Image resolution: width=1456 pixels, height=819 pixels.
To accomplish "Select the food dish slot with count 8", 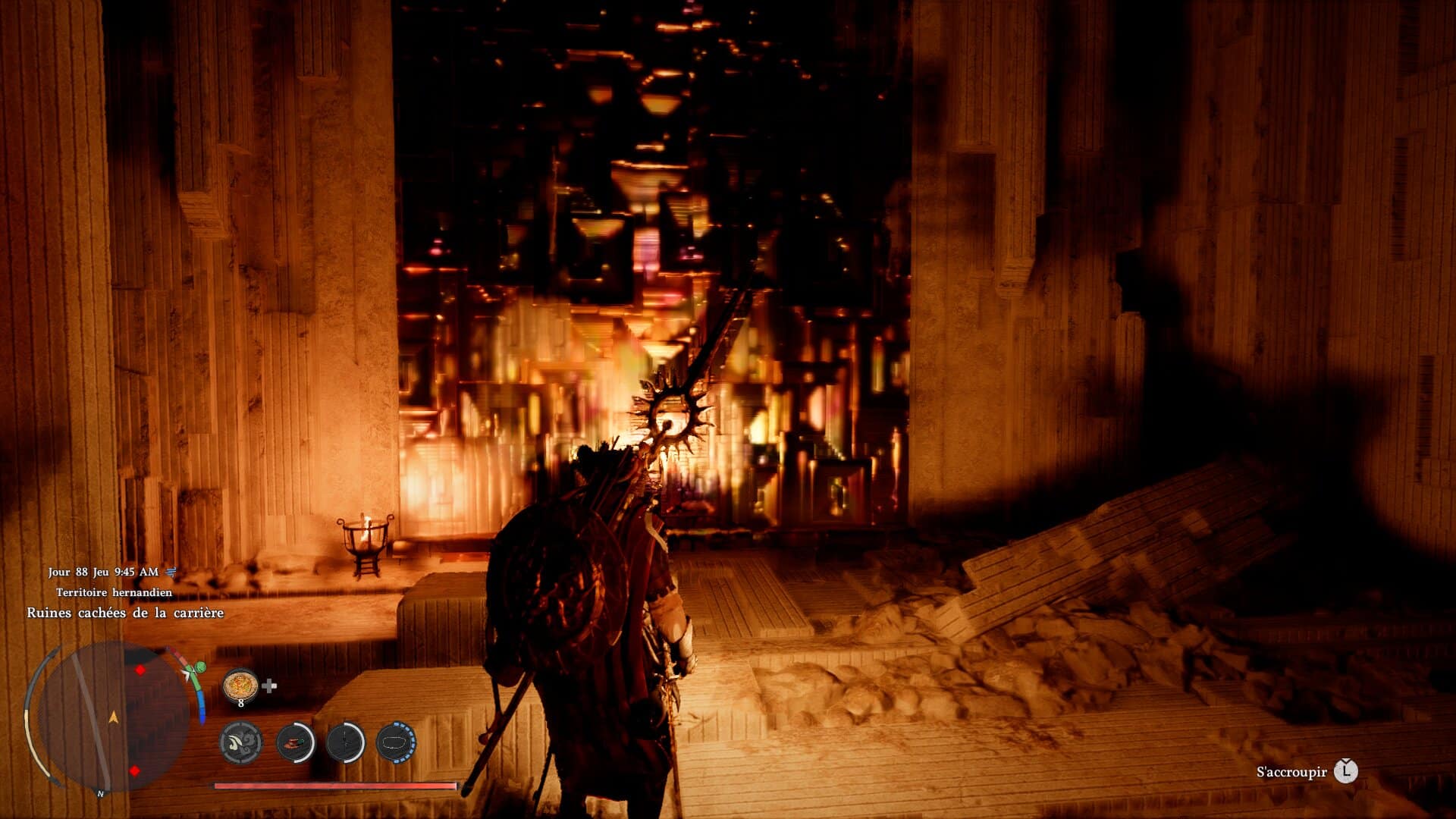I will point(240,686).
